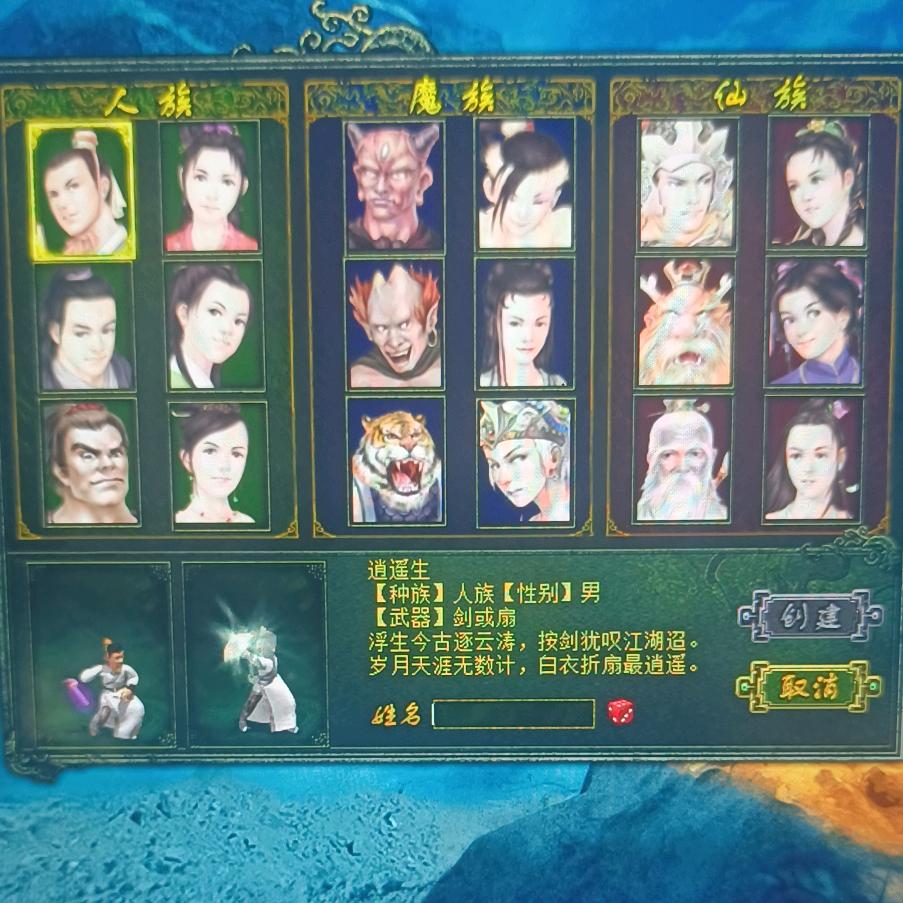Pick the demon woman with jeweled headdress
The width and height of the screenshot is (903, 903).
pyautogui.click(x=525, y=462)
